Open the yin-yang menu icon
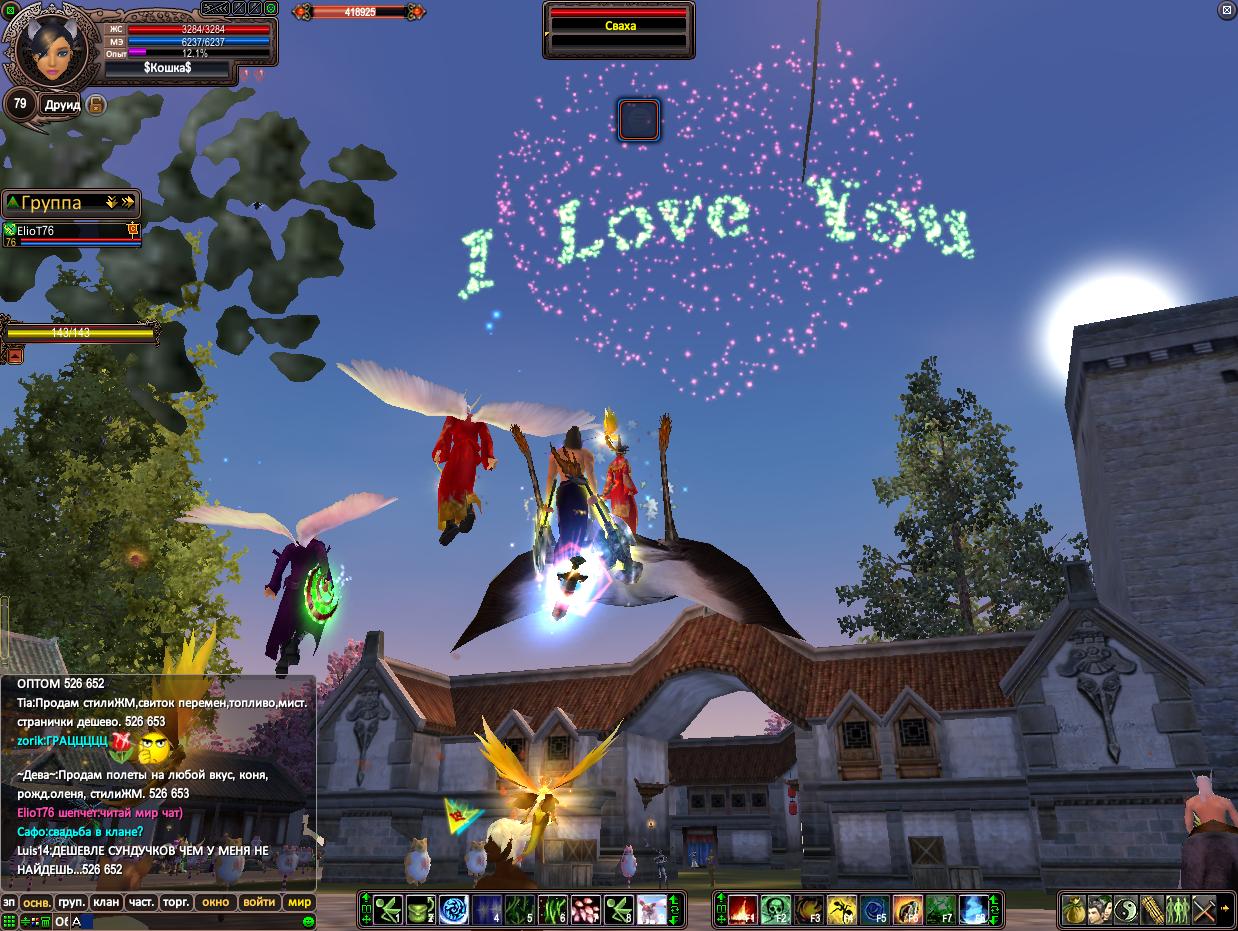The width and height of the screenshot is (1238, 931). coord(1126,910)
